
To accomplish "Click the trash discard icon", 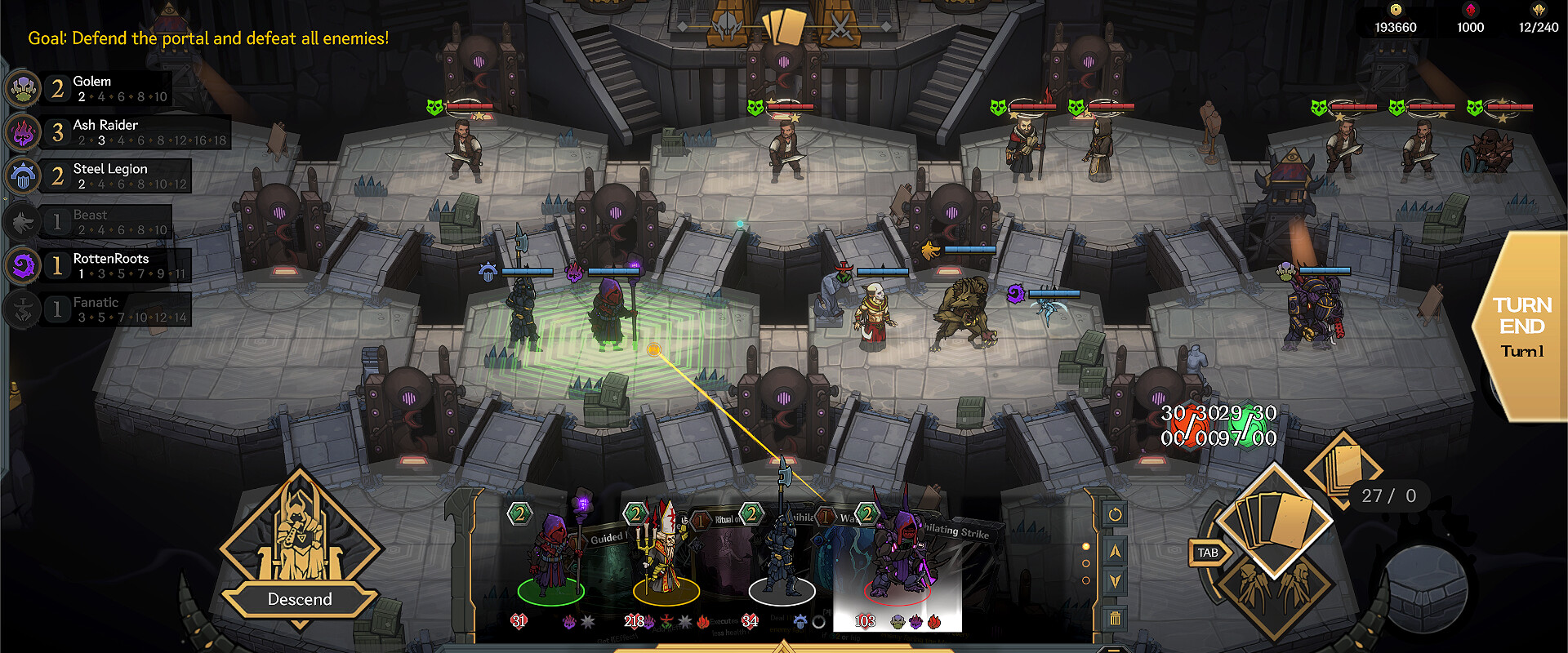I will (x=1116, y=618).
